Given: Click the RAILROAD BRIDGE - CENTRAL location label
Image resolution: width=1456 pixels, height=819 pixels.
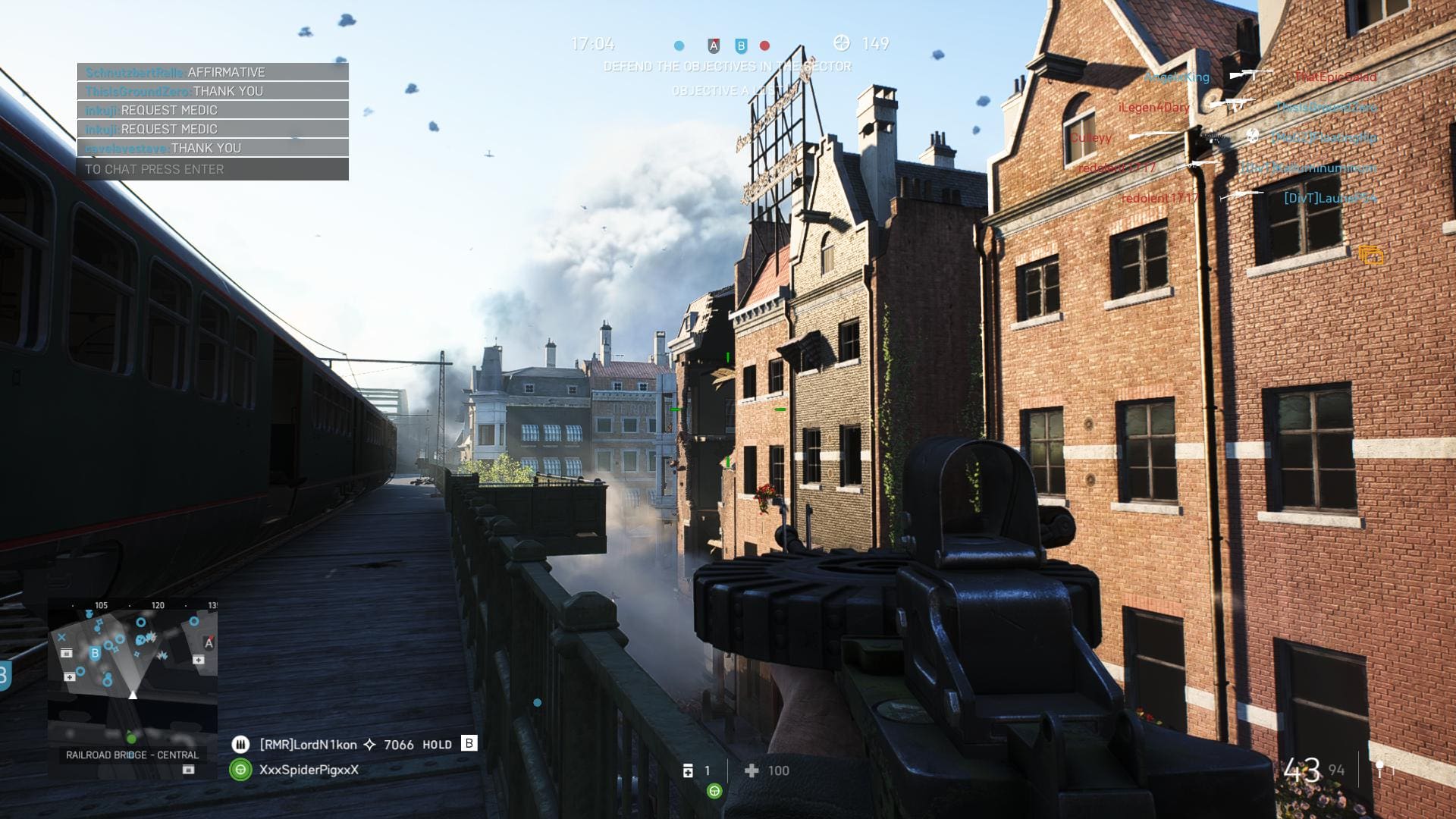Looking at the screenshot, I should click(132, 755).
